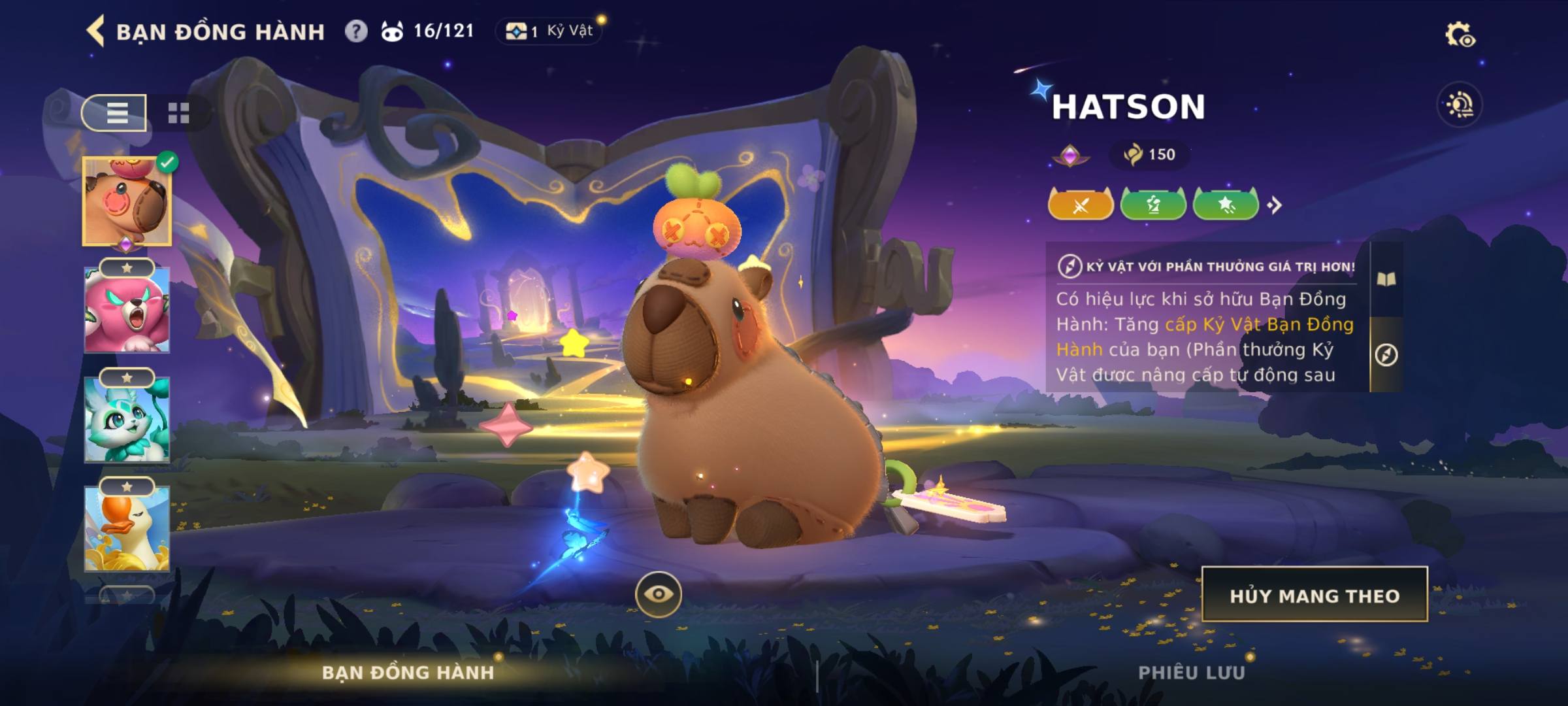The width and height of the screenshot is (1568, 706).
Task: Switch to list view layout
Action: (115, 113)
